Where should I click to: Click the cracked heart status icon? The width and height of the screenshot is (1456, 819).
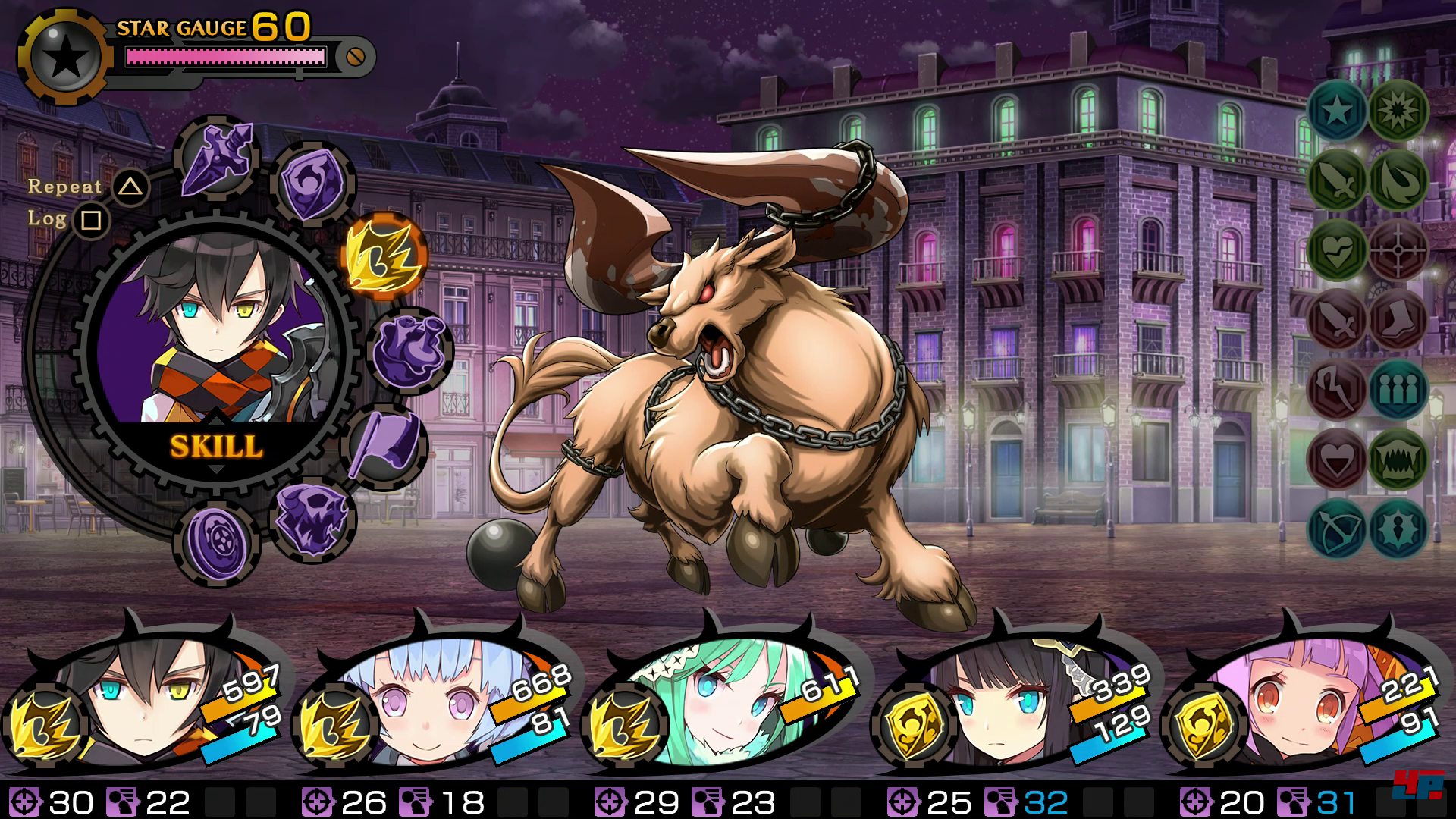(1336, 249)
